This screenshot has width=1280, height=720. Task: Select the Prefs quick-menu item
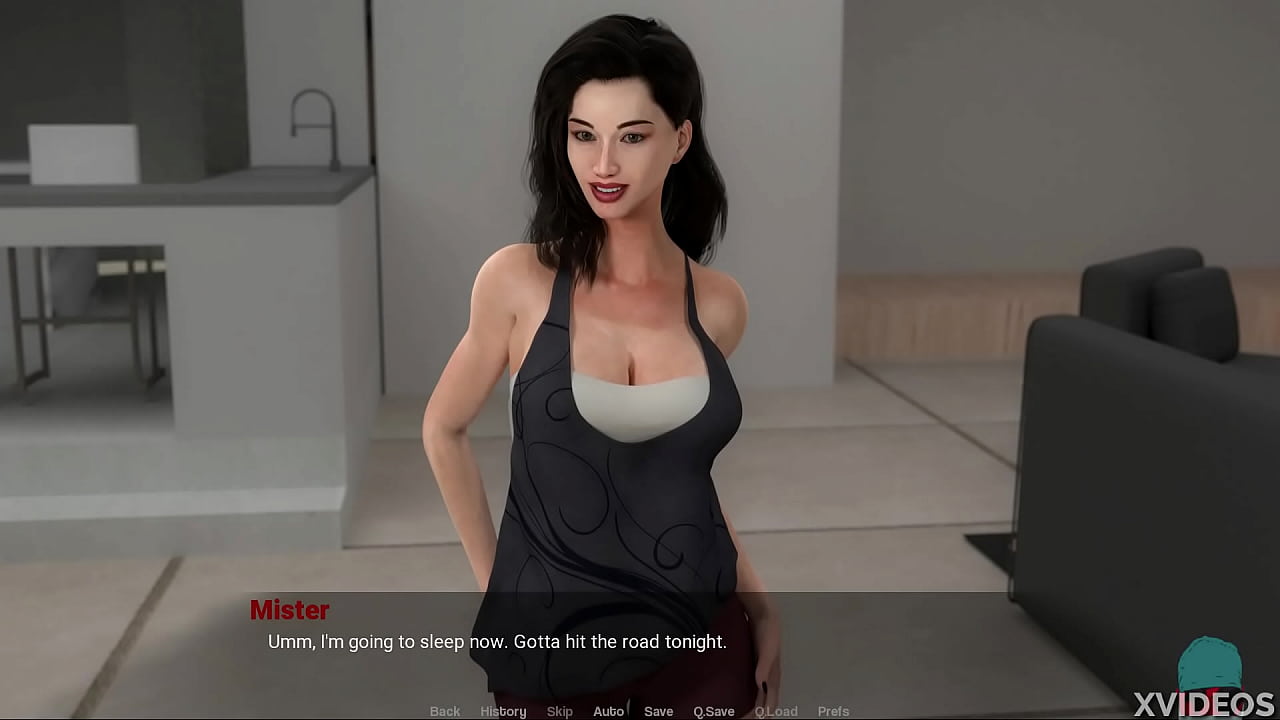[x=834, y=711]
